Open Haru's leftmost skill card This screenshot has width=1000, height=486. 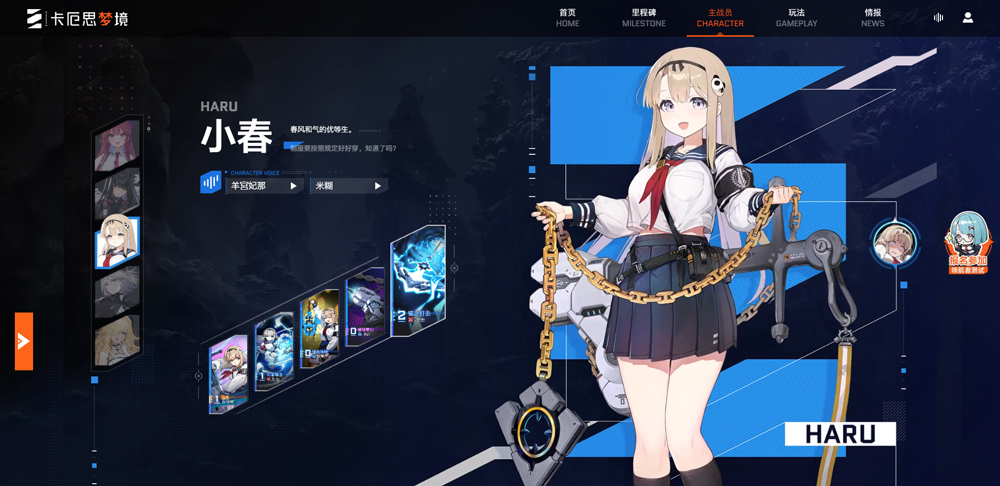(228, 373)
